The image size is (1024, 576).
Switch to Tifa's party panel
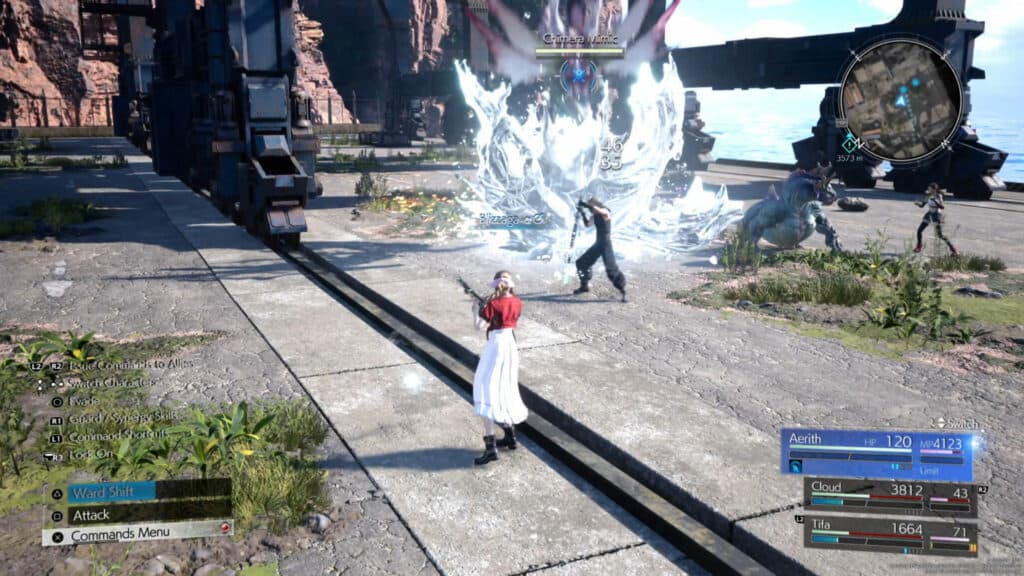pos(890,535)
